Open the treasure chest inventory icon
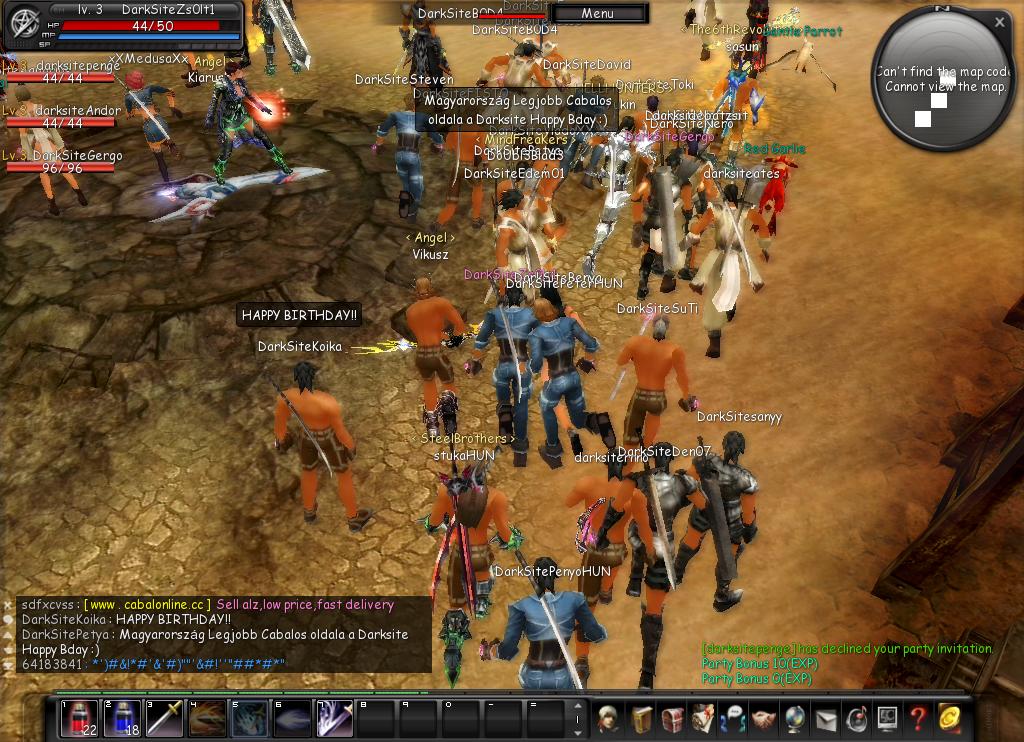Viewport: 1024px width, 742px height. click(x=672, y=718)
